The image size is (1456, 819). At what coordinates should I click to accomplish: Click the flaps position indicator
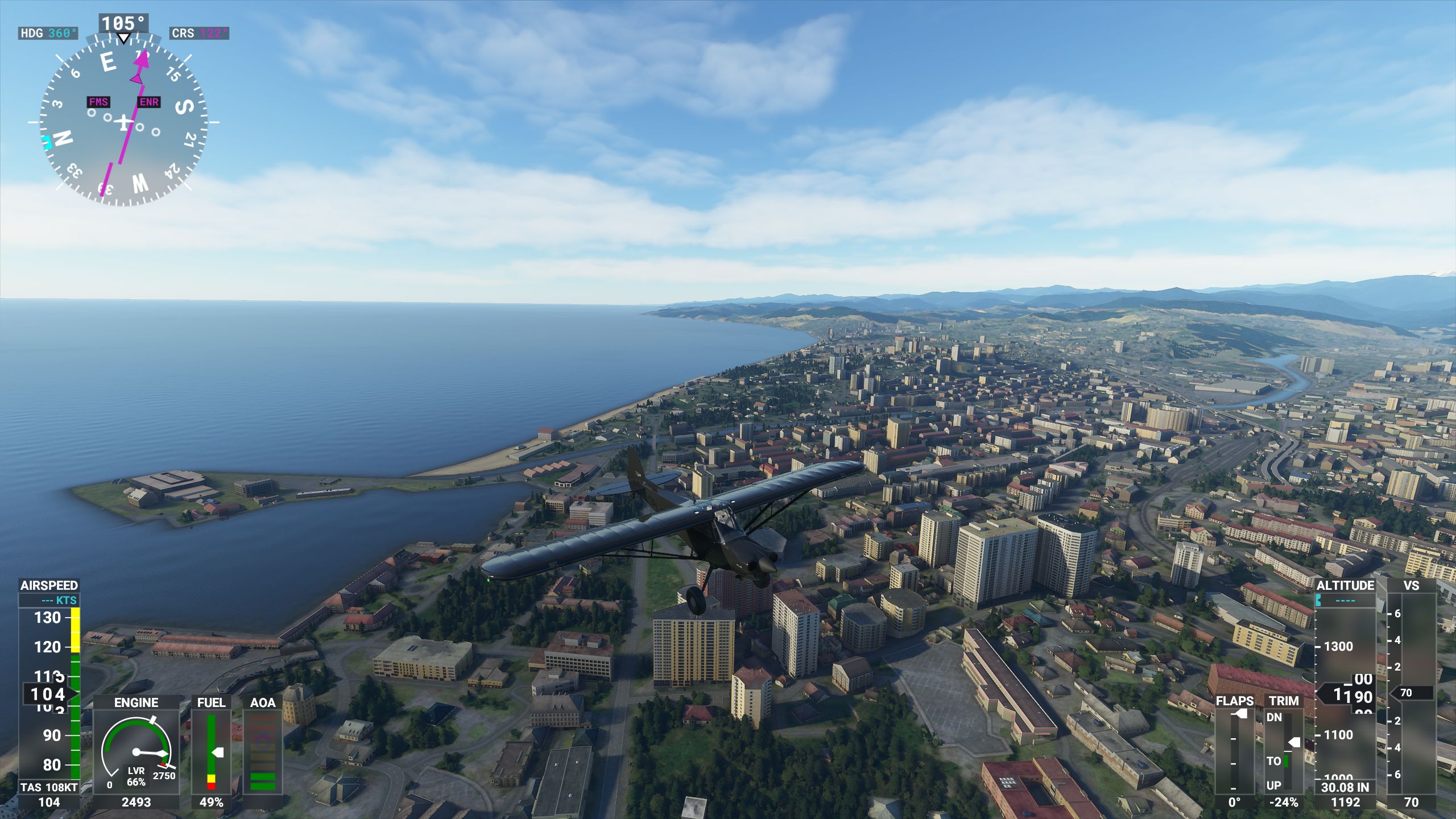(1235, 751)
